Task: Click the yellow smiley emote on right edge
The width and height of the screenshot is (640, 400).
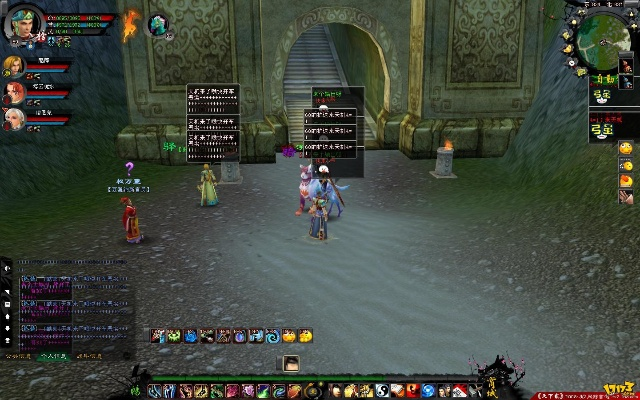Action: coord(626,148)
